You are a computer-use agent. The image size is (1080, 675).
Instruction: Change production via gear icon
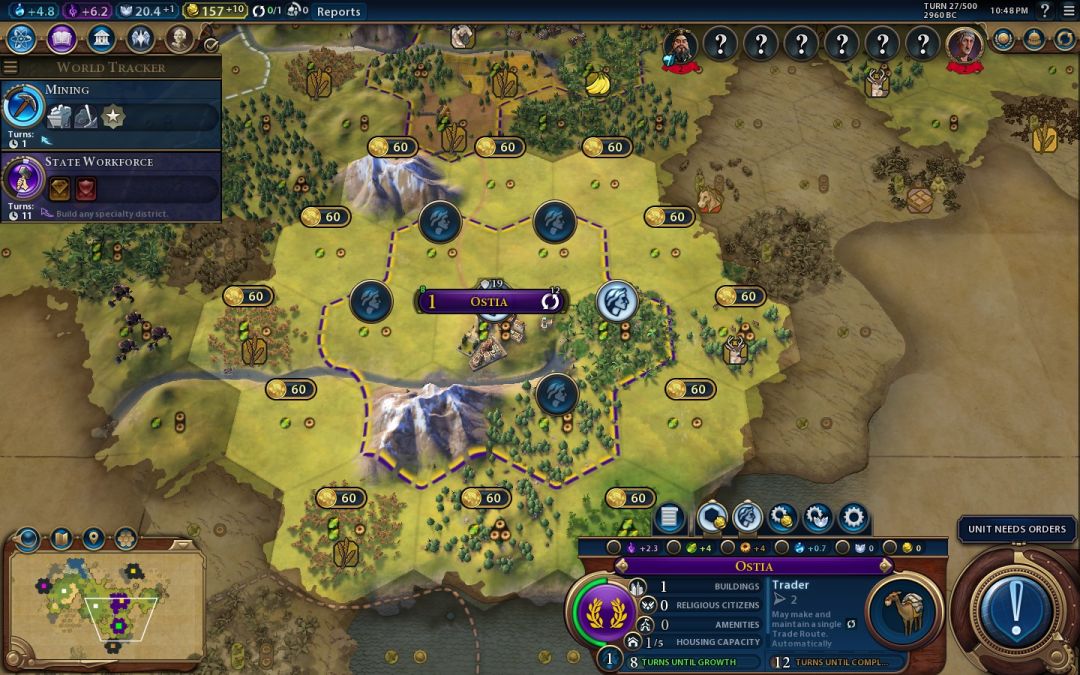[x=853, y=518]
